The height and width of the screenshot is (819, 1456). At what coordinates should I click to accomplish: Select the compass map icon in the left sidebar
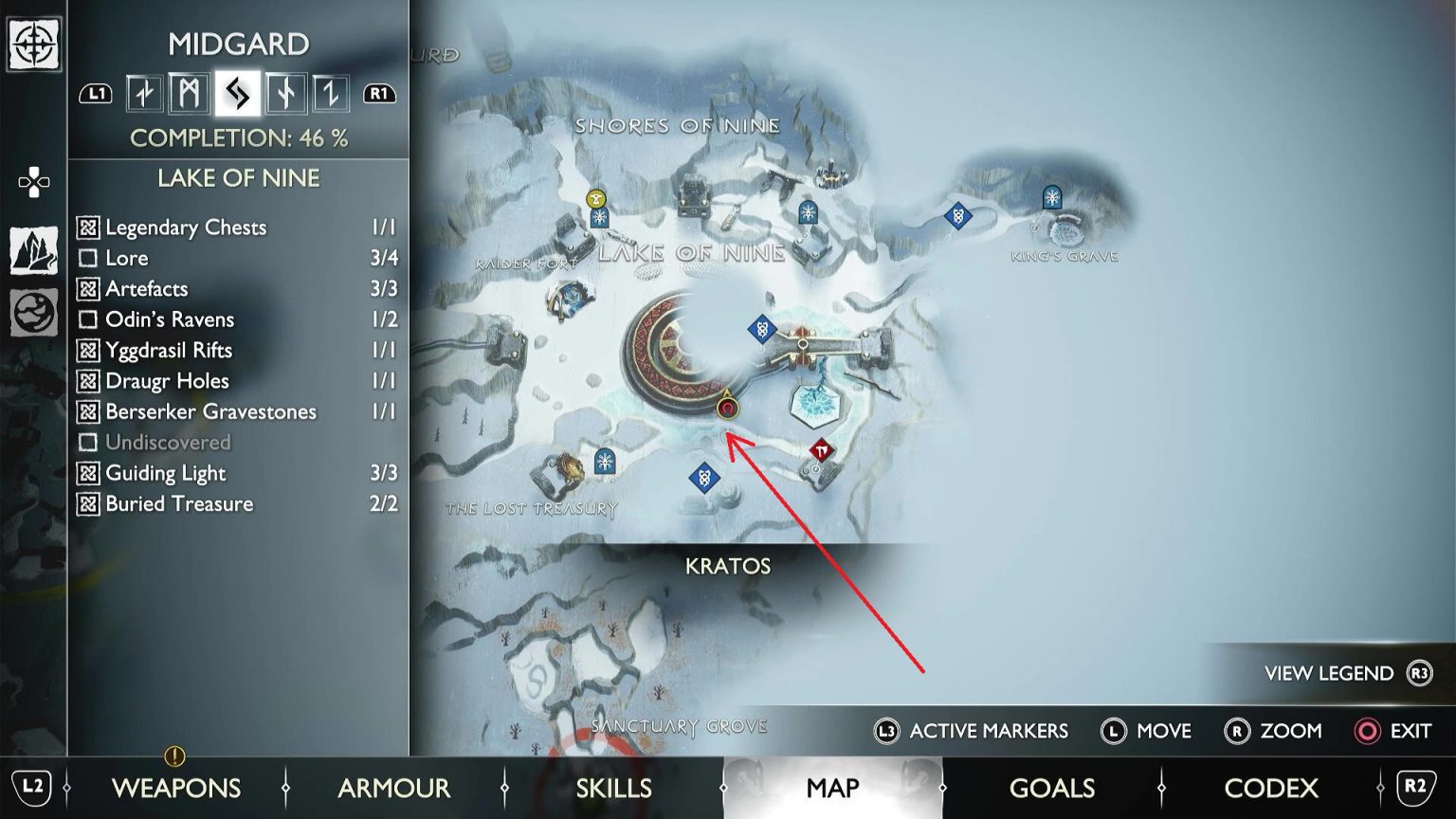(x=35, y=45)
